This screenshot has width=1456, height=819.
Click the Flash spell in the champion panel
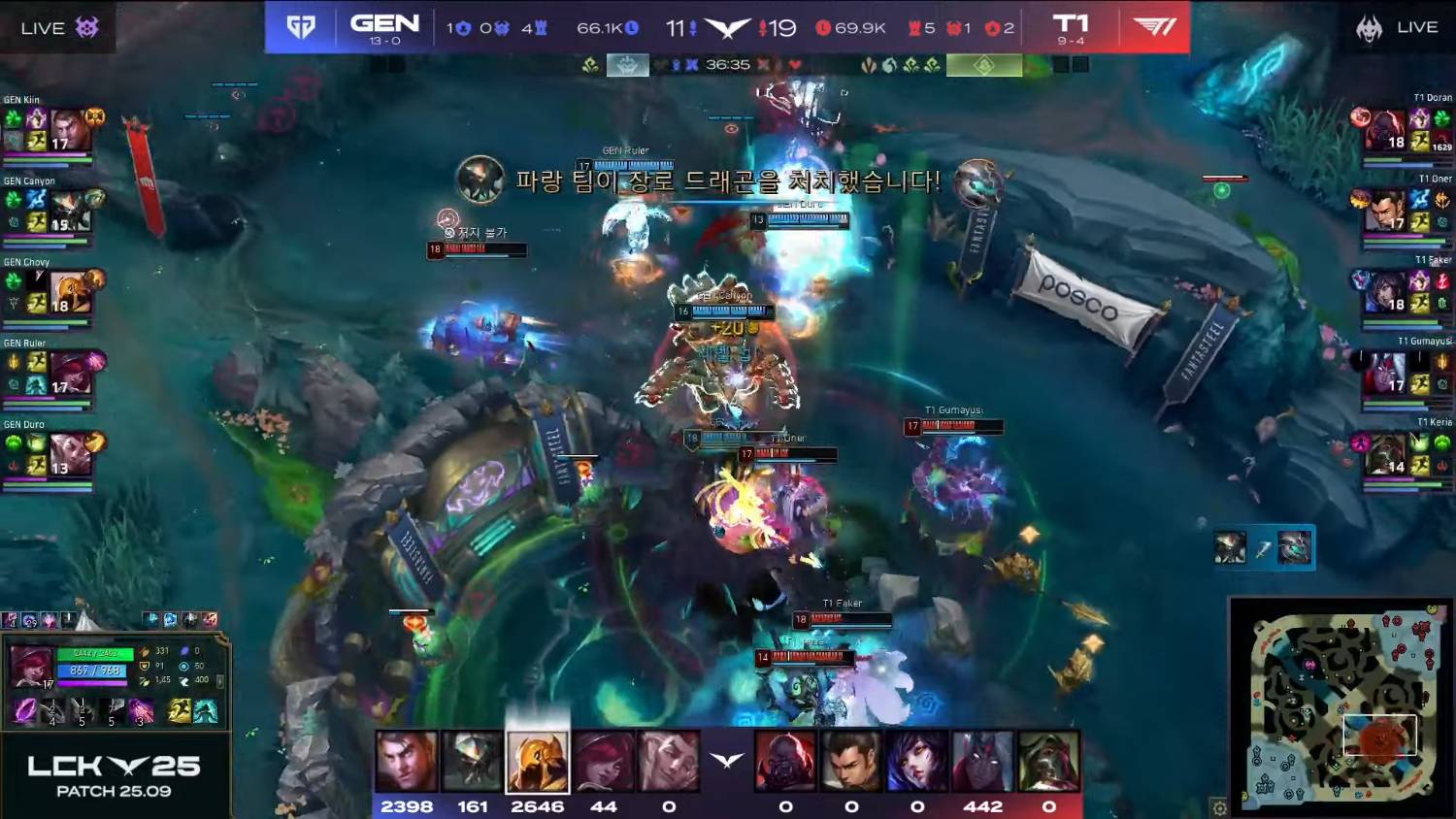[180, 711]
